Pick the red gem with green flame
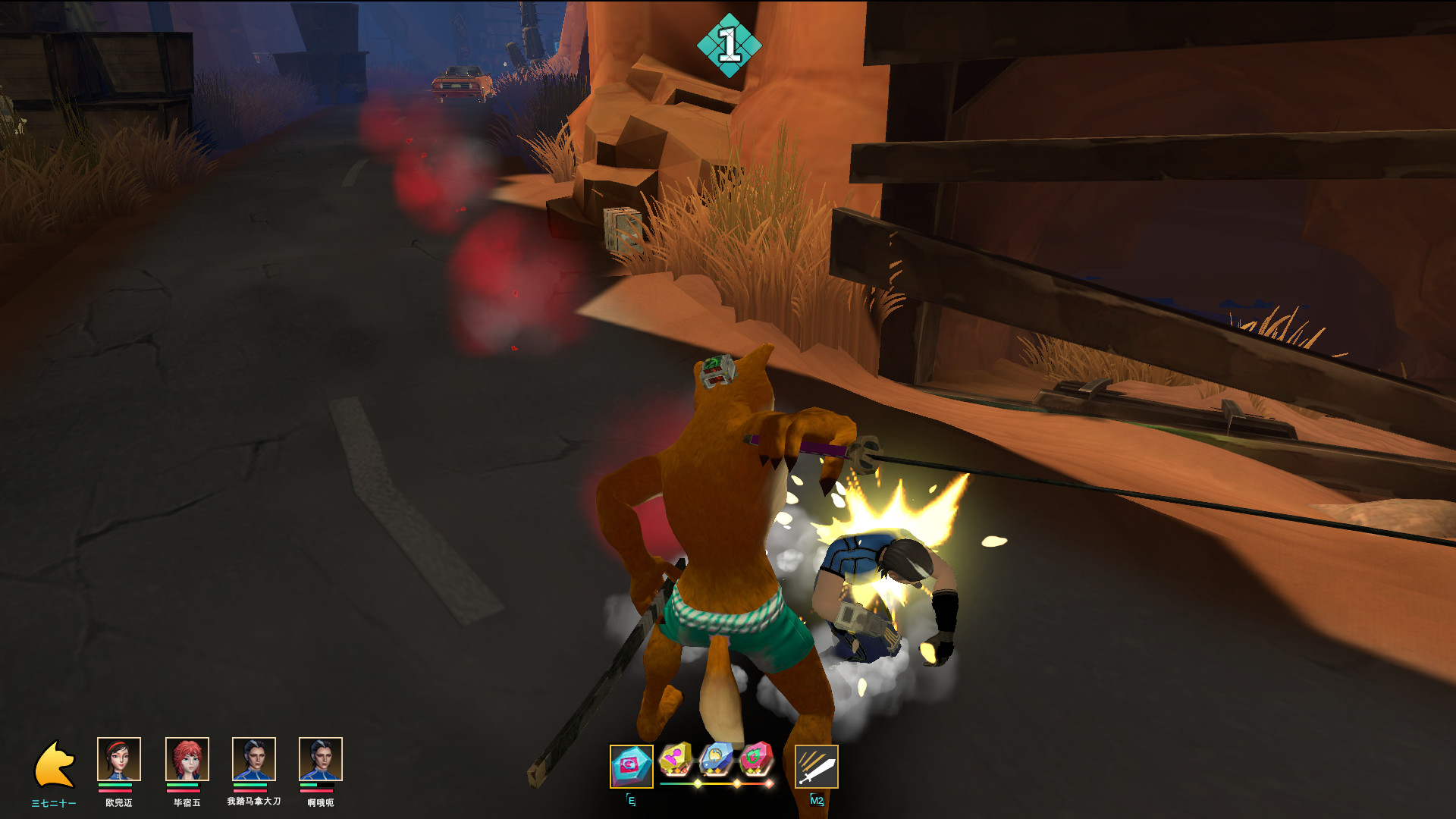This screenshot has height=819, width=1456. point(755,759)
